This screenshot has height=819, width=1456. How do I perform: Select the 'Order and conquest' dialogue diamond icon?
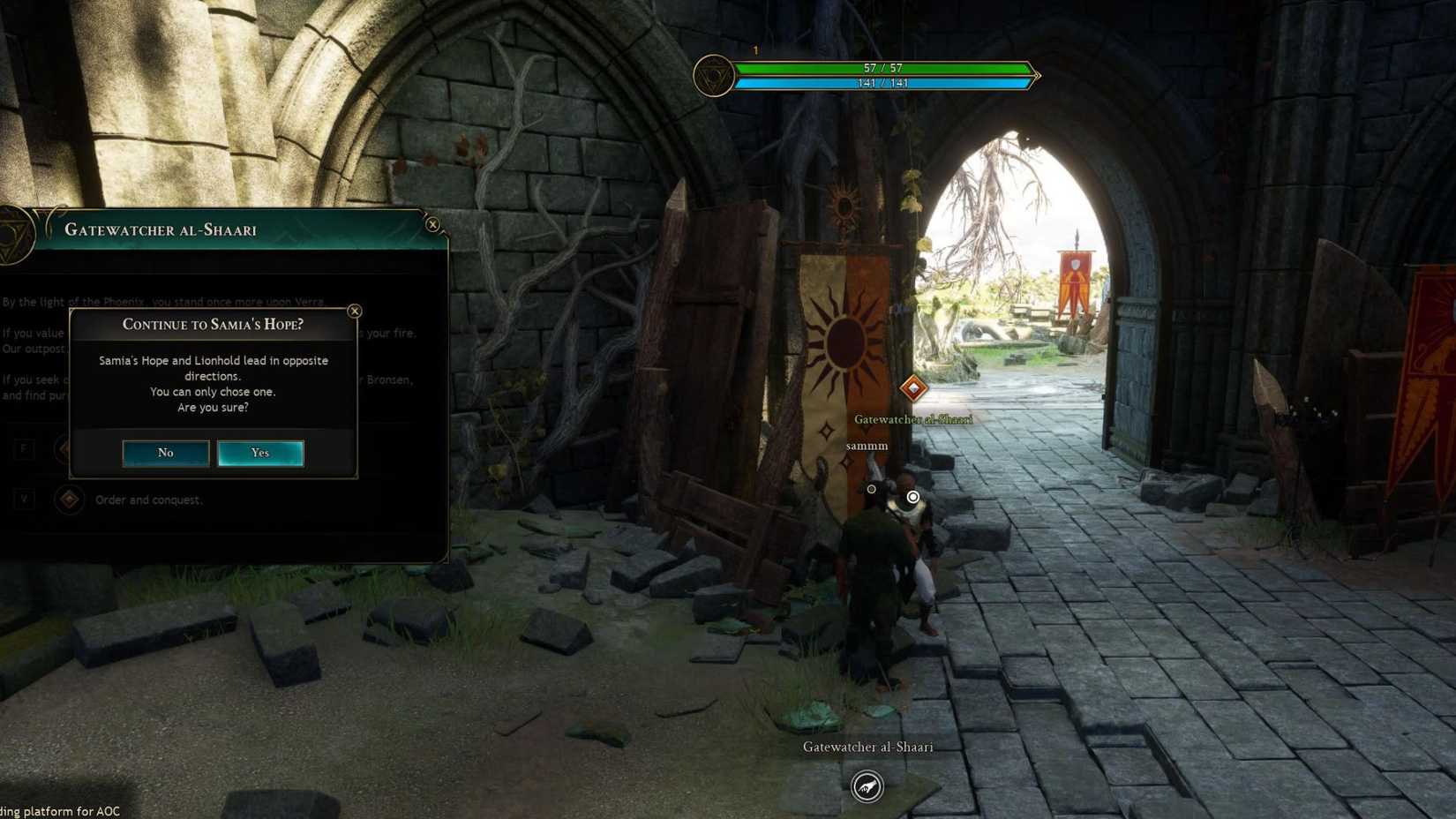69,500
